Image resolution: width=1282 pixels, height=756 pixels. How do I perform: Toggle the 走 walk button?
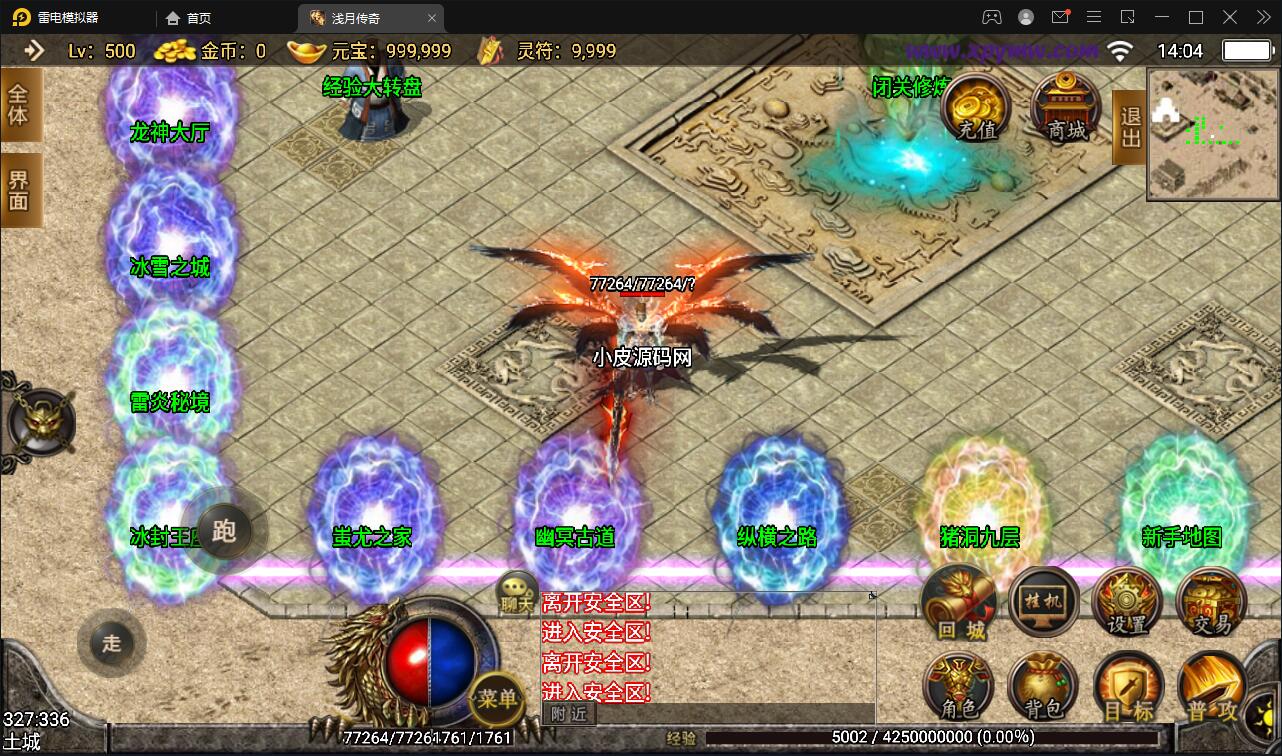(111, 643)
